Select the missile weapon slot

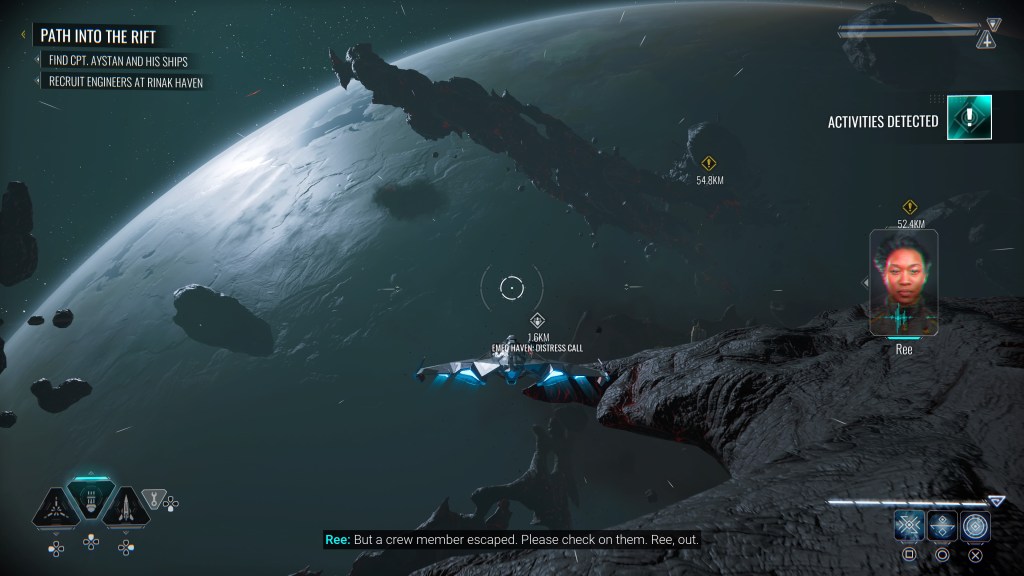coord(126,507)
